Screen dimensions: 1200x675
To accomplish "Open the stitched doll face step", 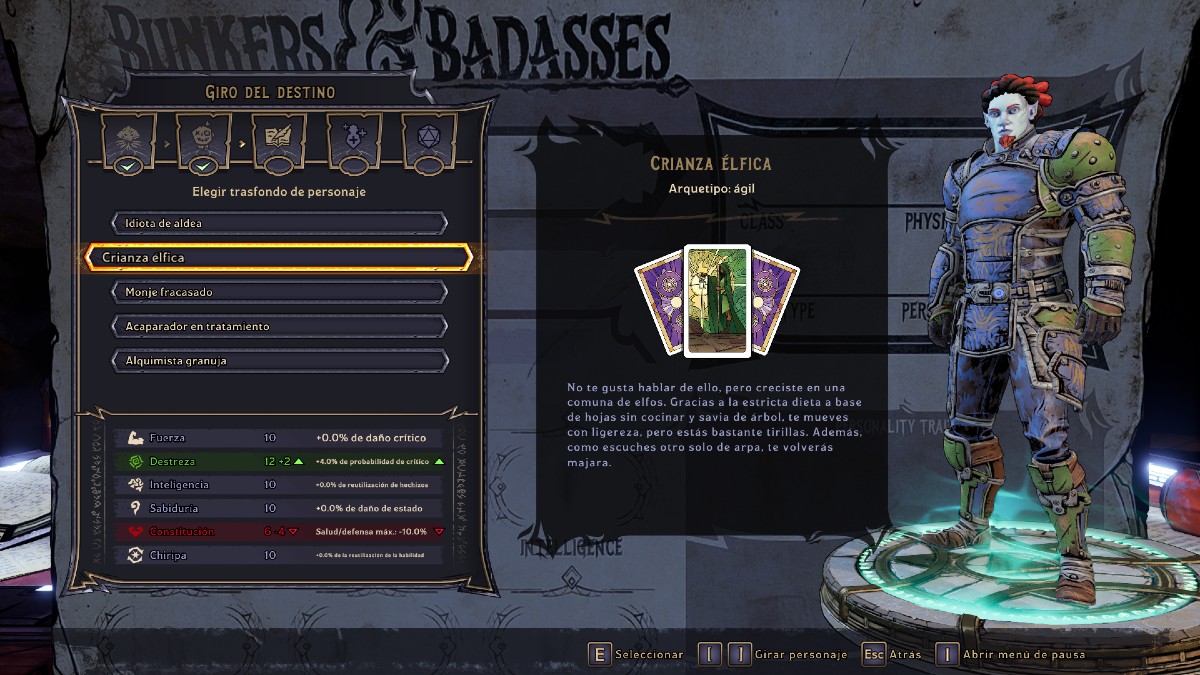I will click(203, 139).
